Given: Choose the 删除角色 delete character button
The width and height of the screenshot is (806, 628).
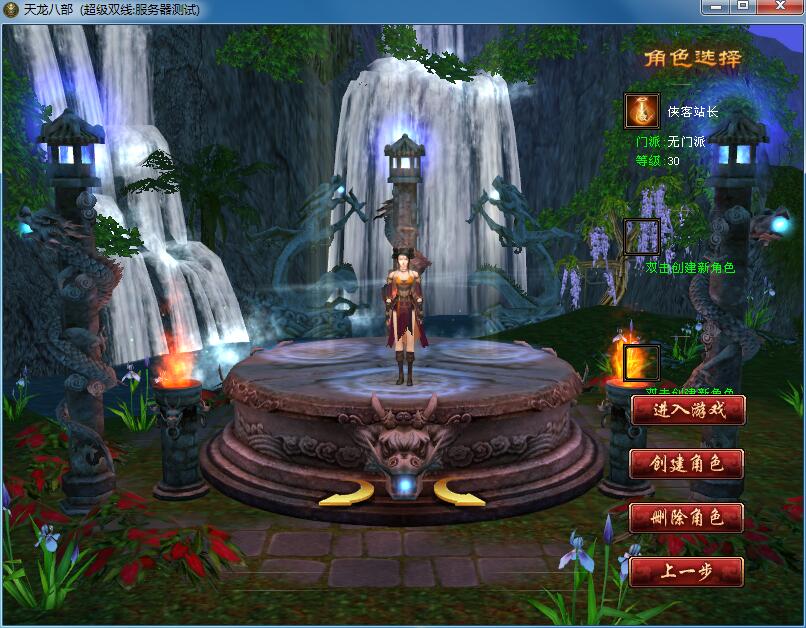Looking at the screenshot, I should [x=688, y=518].
